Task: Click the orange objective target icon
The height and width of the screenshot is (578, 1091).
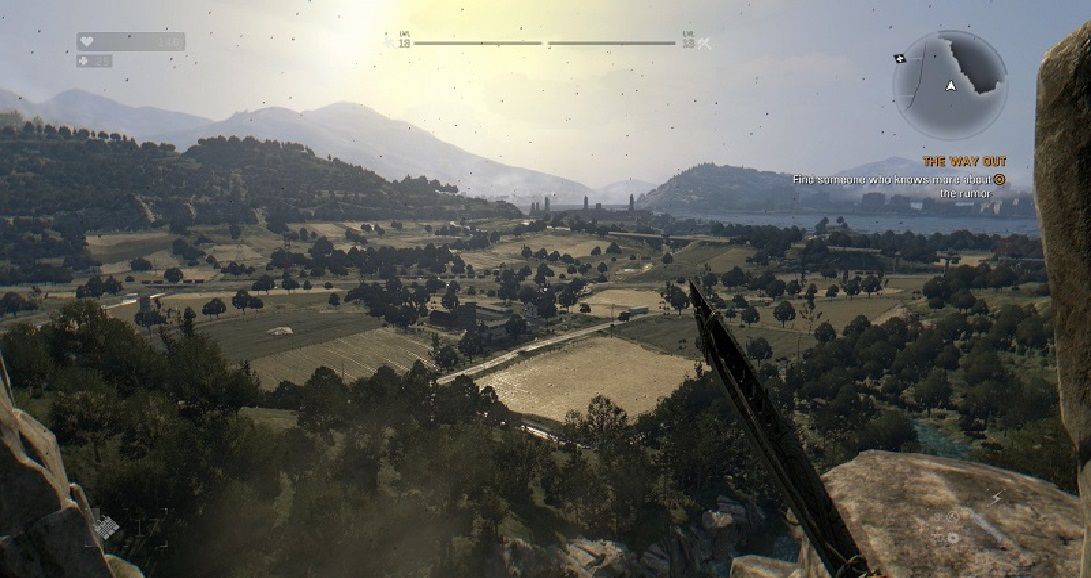Action: [998, 180]
